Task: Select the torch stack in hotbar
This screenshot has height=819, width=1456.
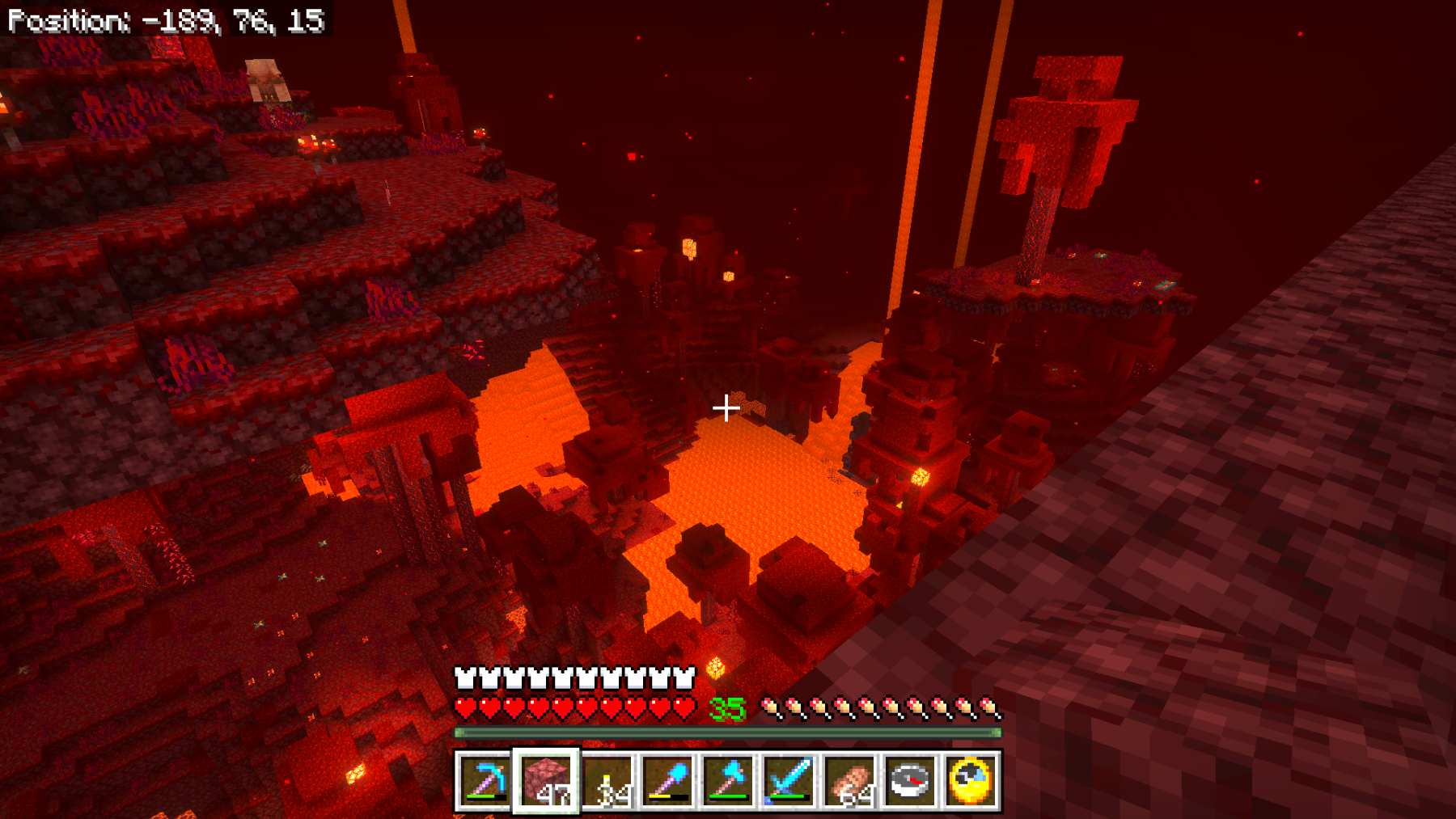Action: point(607,781)
